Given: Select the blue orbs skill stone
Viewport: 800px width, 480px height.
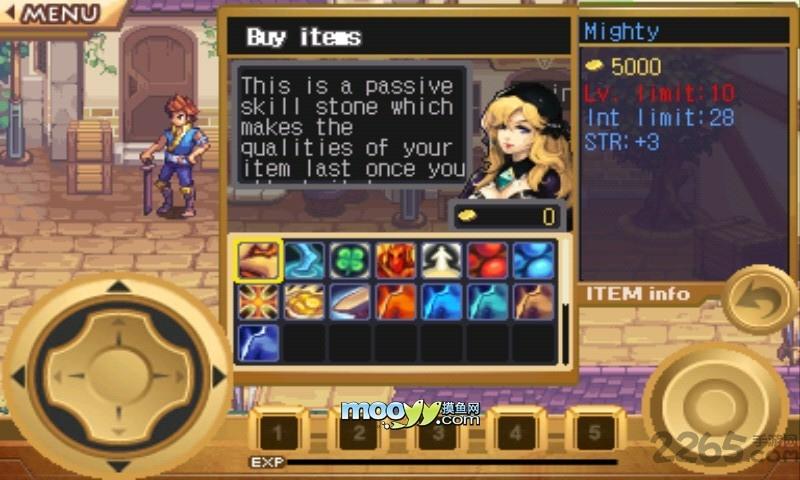Looking at the screenshot, I should pos(533,260).
